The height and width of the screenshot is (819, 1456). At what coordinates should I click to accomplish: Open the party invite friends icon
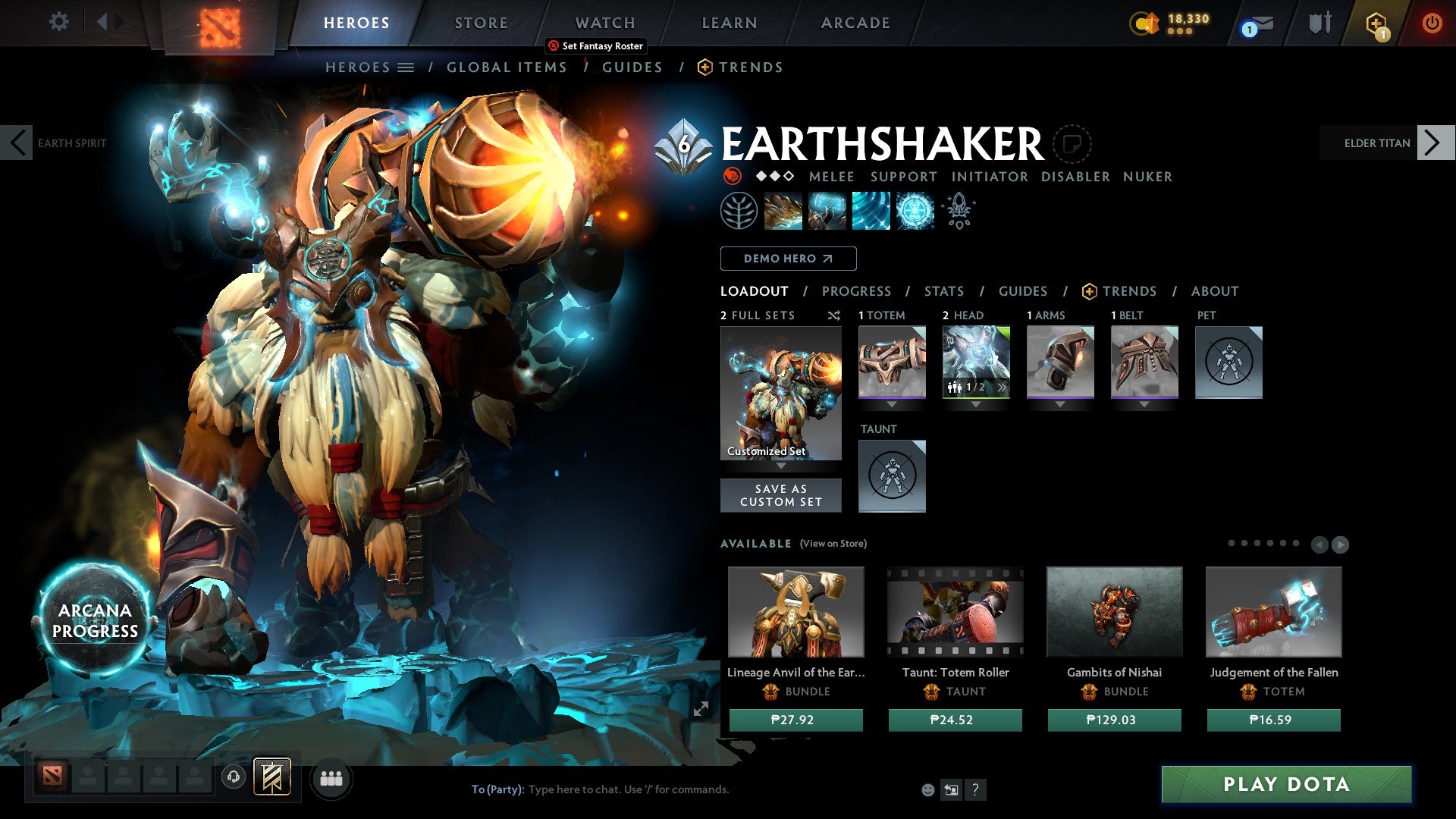click(x=331, y=778)
